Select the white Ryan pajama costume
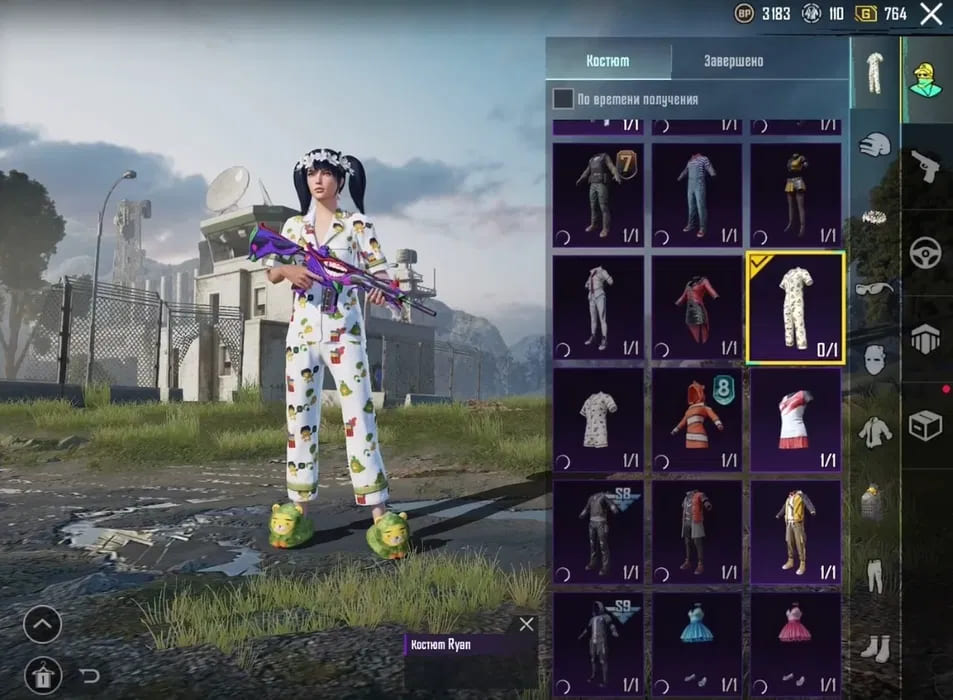 tap(796, 308)
